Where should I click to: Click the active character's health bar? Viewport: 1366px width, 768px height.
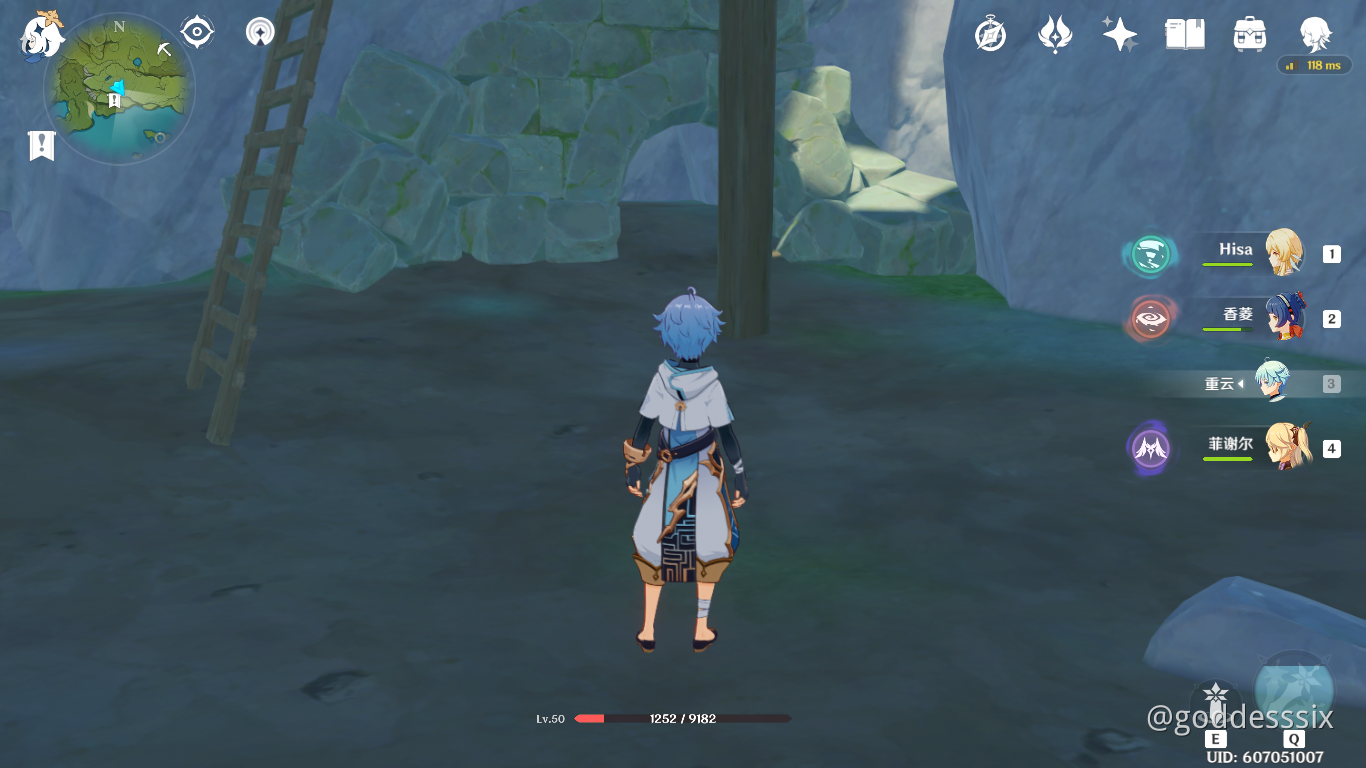pyautogui.click(x=685, y=718)
